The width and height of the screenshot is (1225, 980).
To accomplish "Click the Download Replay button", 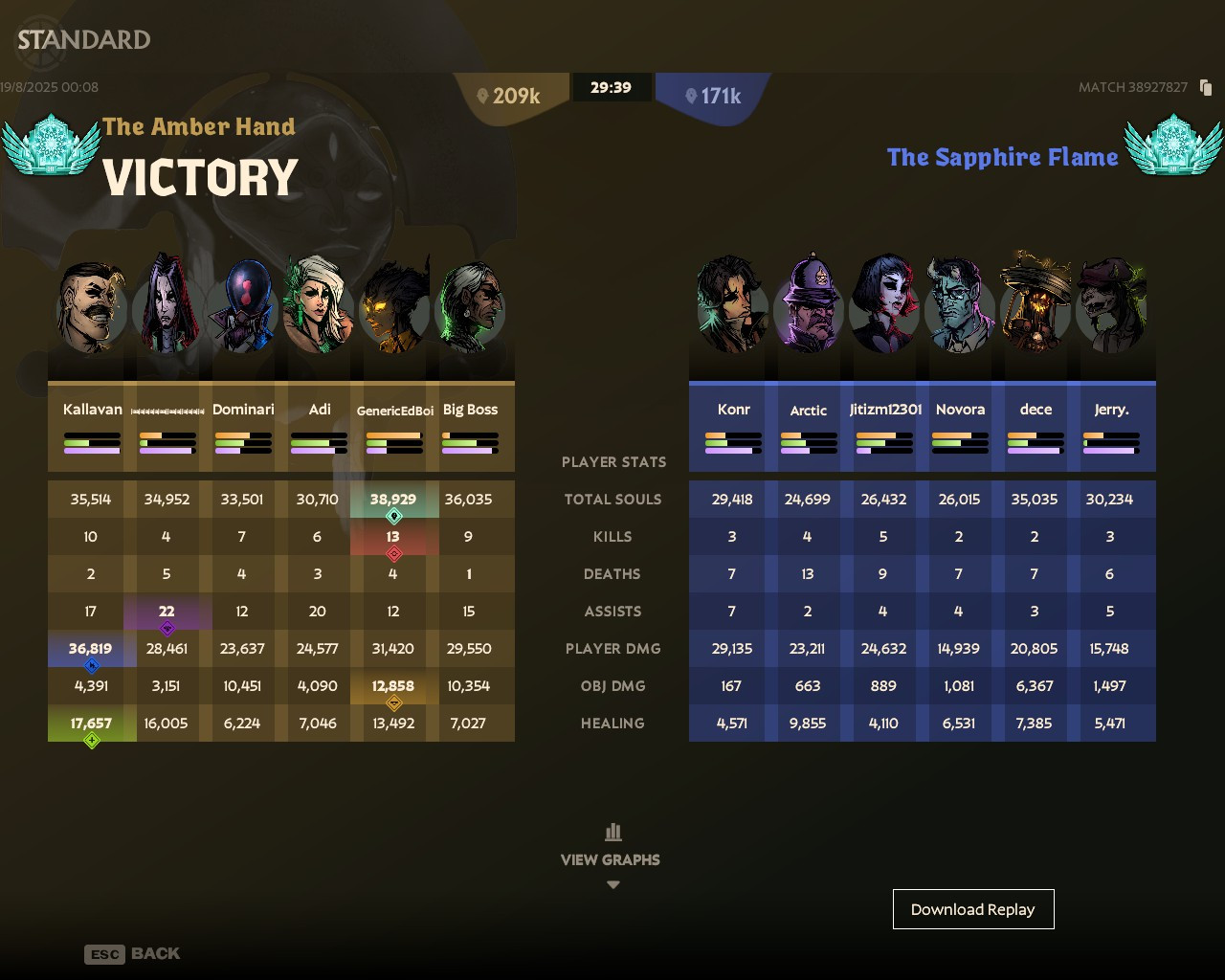I will pyautogui.click(x=973, y=908).
